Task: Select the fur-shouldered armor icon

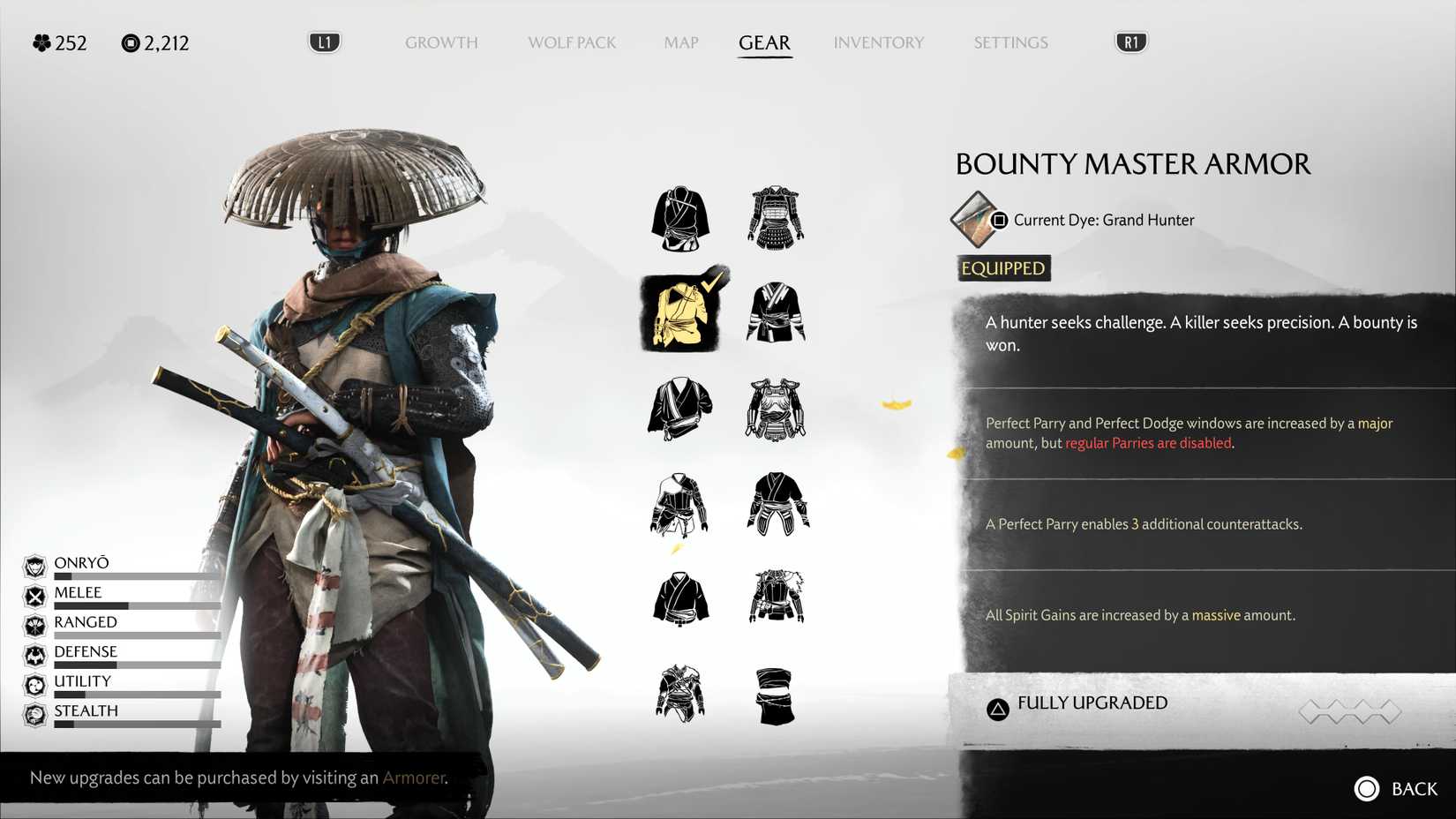Action: coord(776,597)
